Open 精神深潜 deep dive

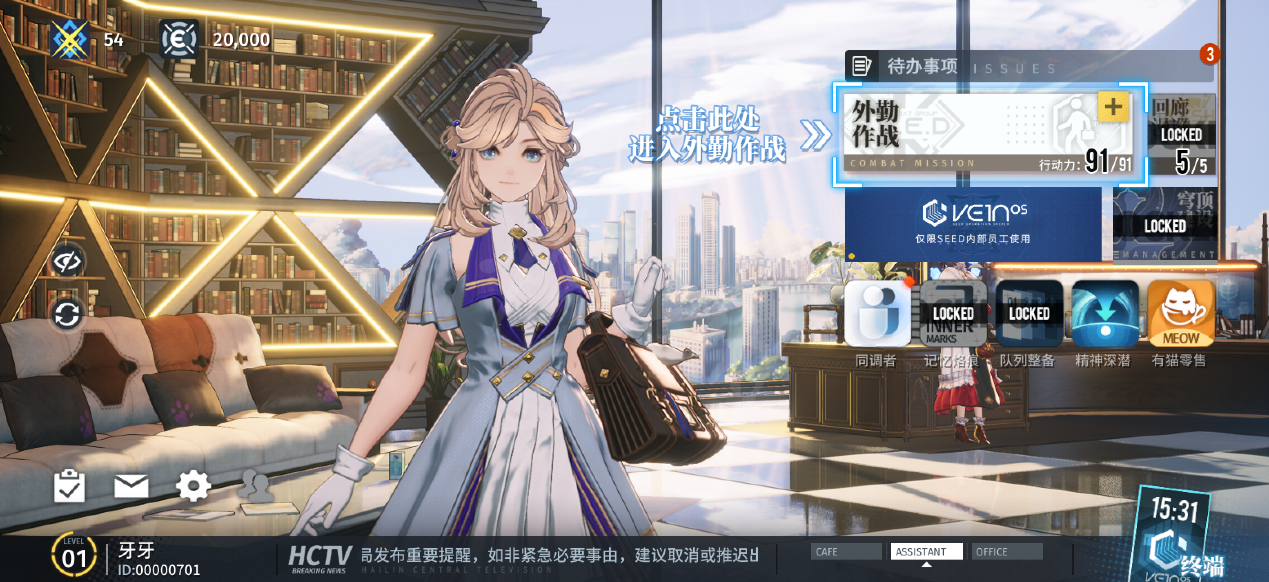[x=1105, y=314]
